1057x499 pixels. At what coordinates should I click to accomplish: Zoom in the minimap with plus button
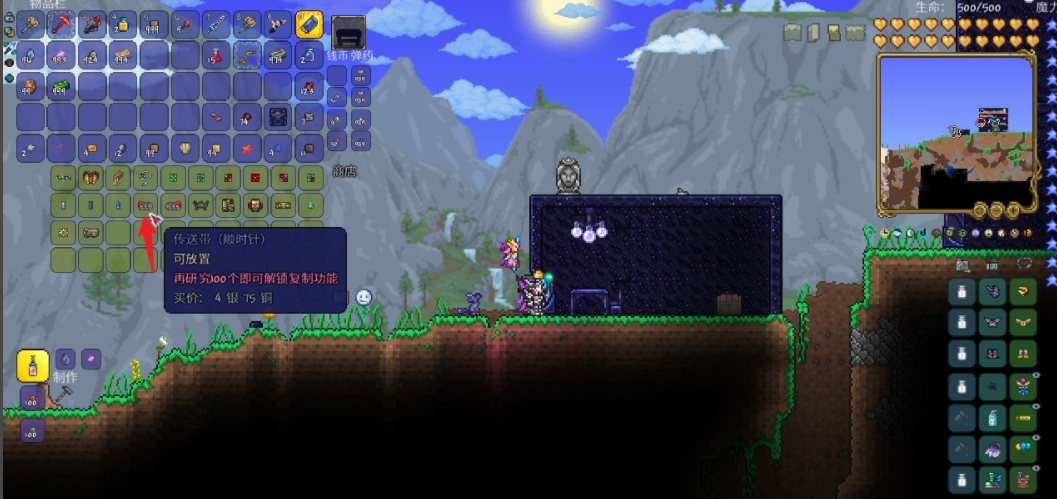[x=1012, y=210]
